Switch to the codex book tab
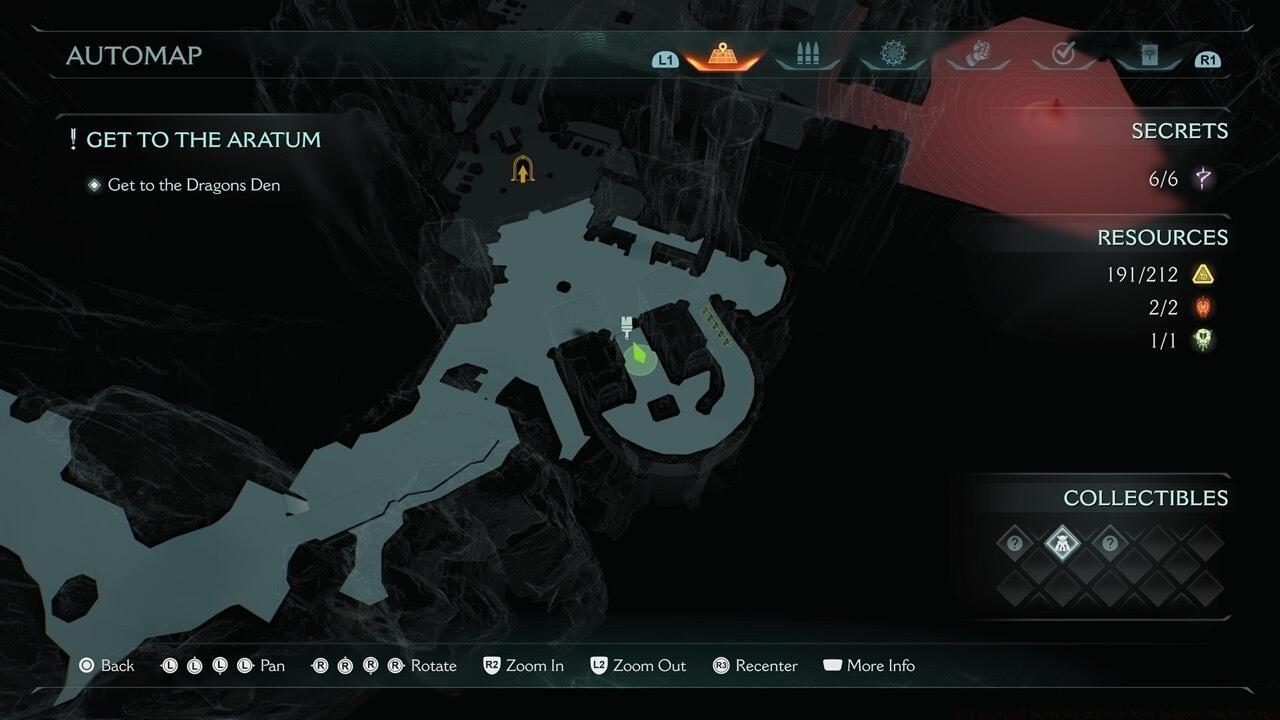The height and width of the screenshot is (720, 1280). click(x=1149, y=55)
